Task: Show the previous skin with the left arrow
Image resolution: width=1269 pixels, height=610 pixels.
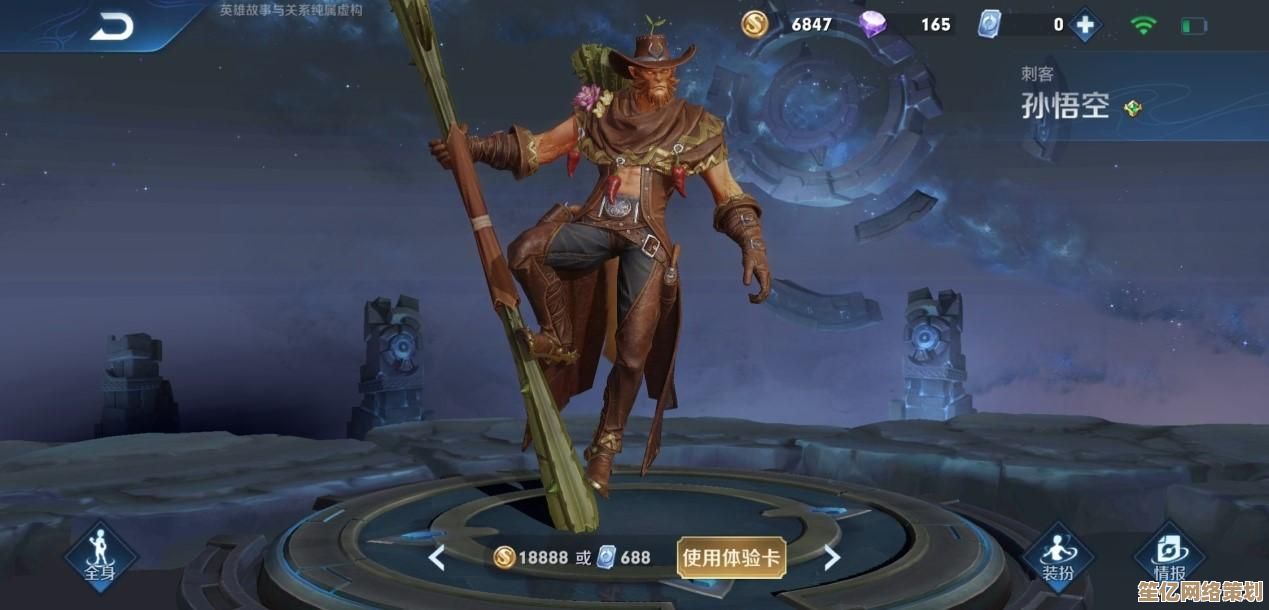Action: pos(436,557)
